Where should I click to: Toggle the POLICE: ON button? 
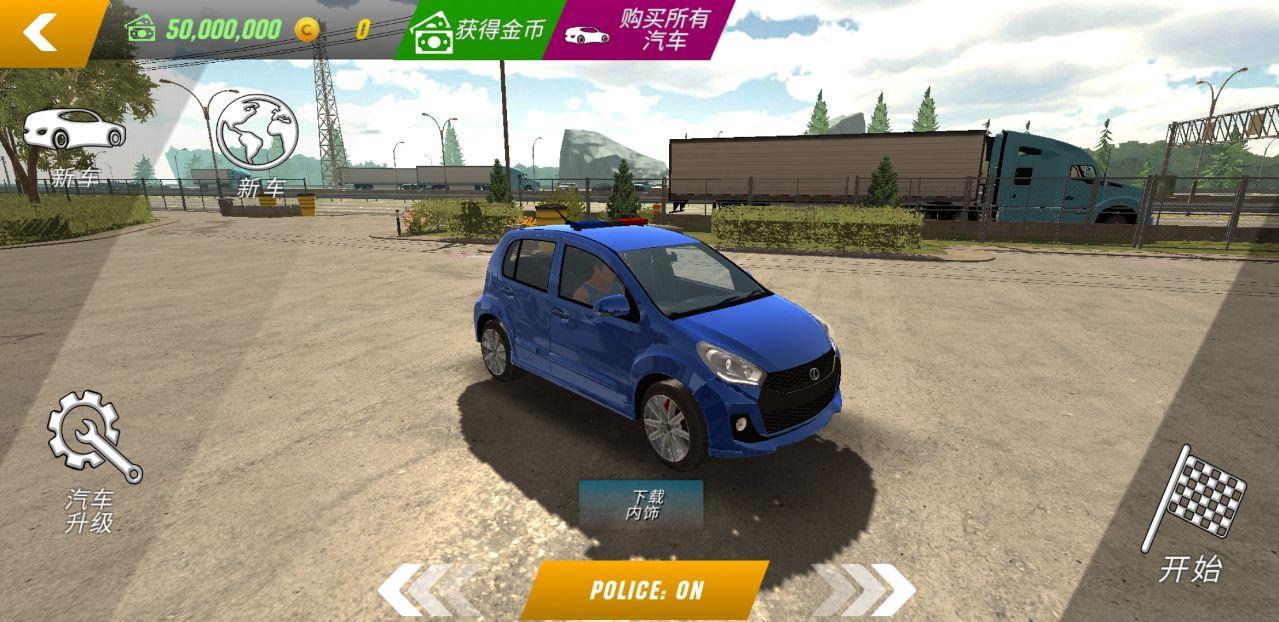pos(645,589)
